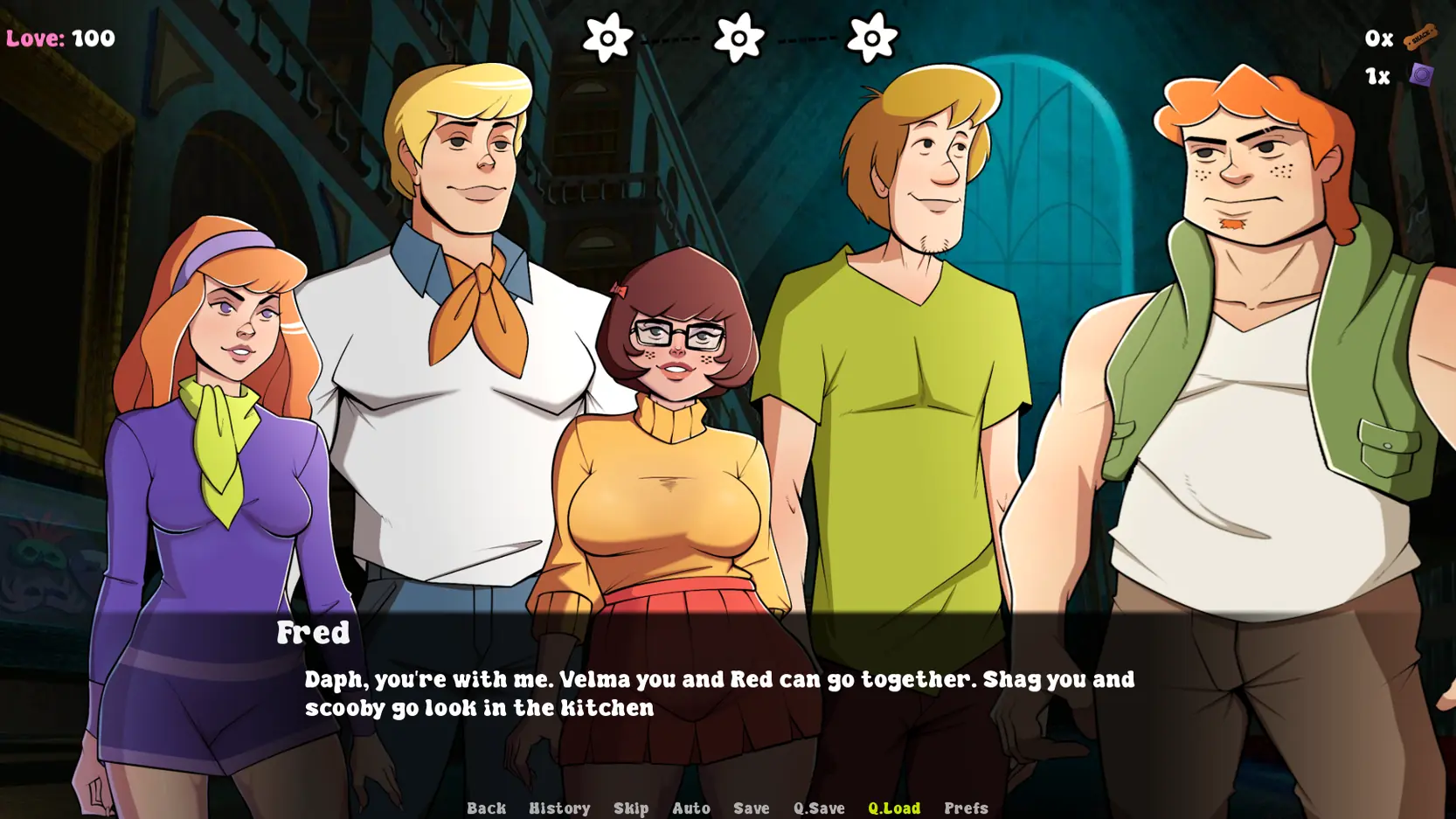Make a quick save with Q.Save

pos(819,808)
